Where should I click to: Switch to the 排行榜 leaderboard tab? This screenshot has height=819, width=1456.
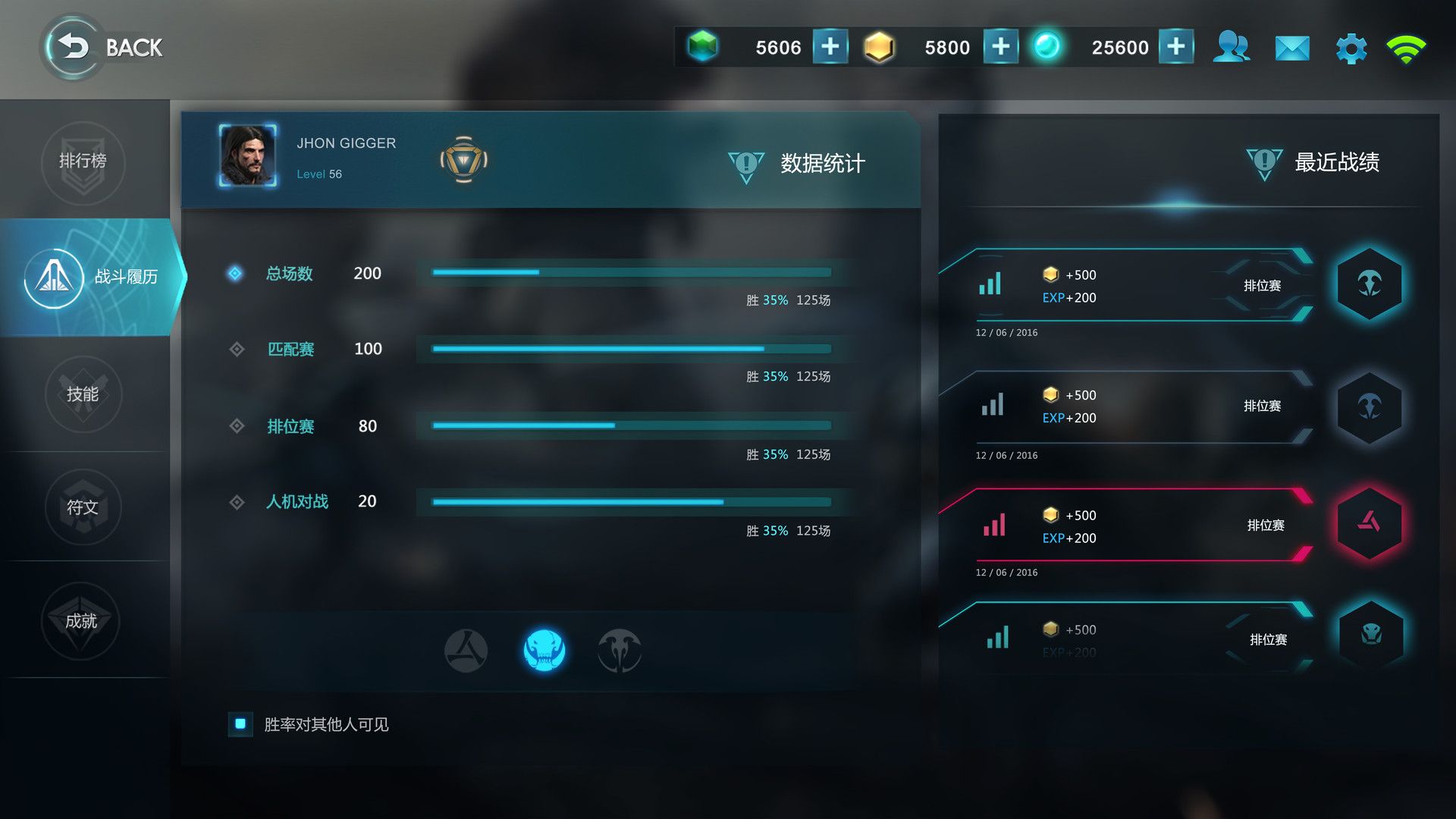tap(83, 162)
